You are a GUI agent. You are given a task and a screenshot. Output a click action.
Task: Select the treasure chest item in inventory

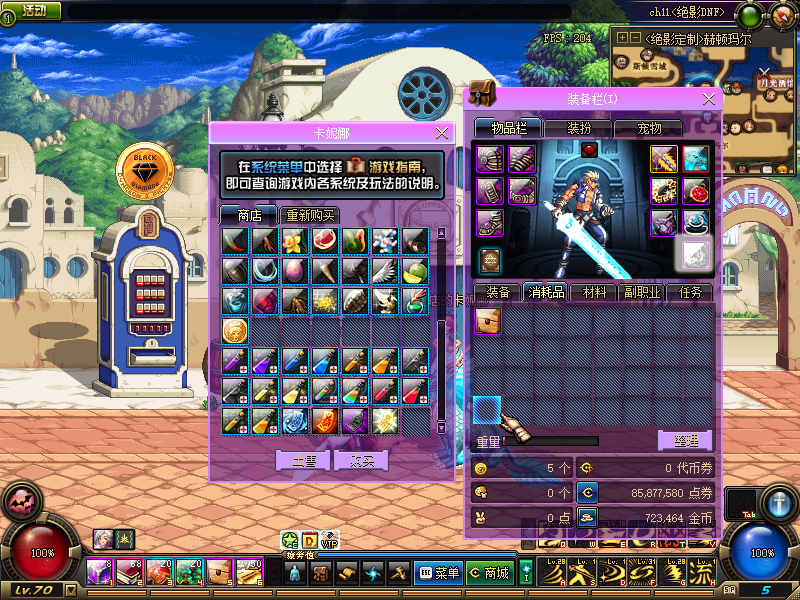(488, 320)
